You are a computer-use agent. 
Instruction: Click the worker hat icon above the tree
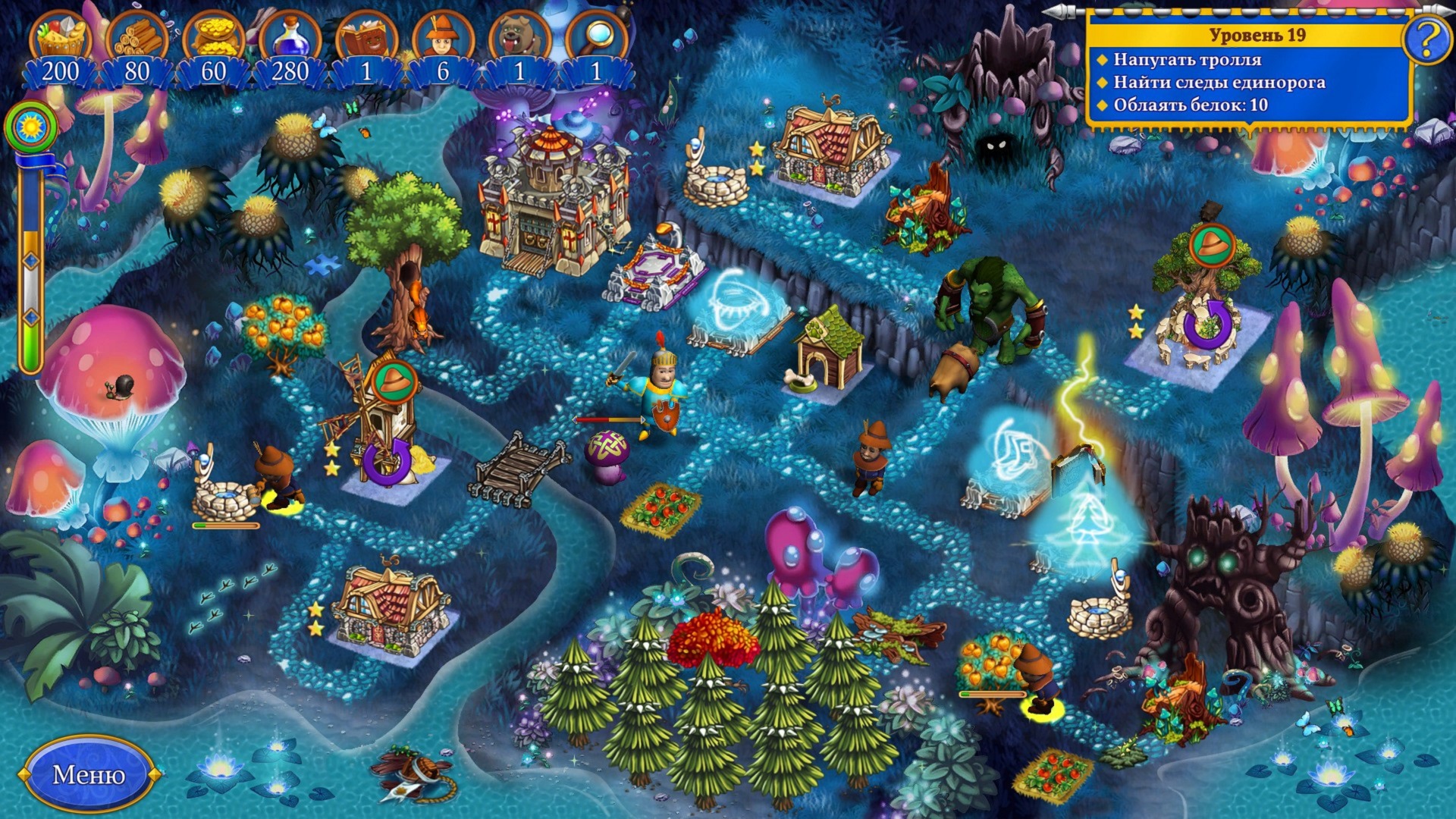click(x=1212, y=246)
